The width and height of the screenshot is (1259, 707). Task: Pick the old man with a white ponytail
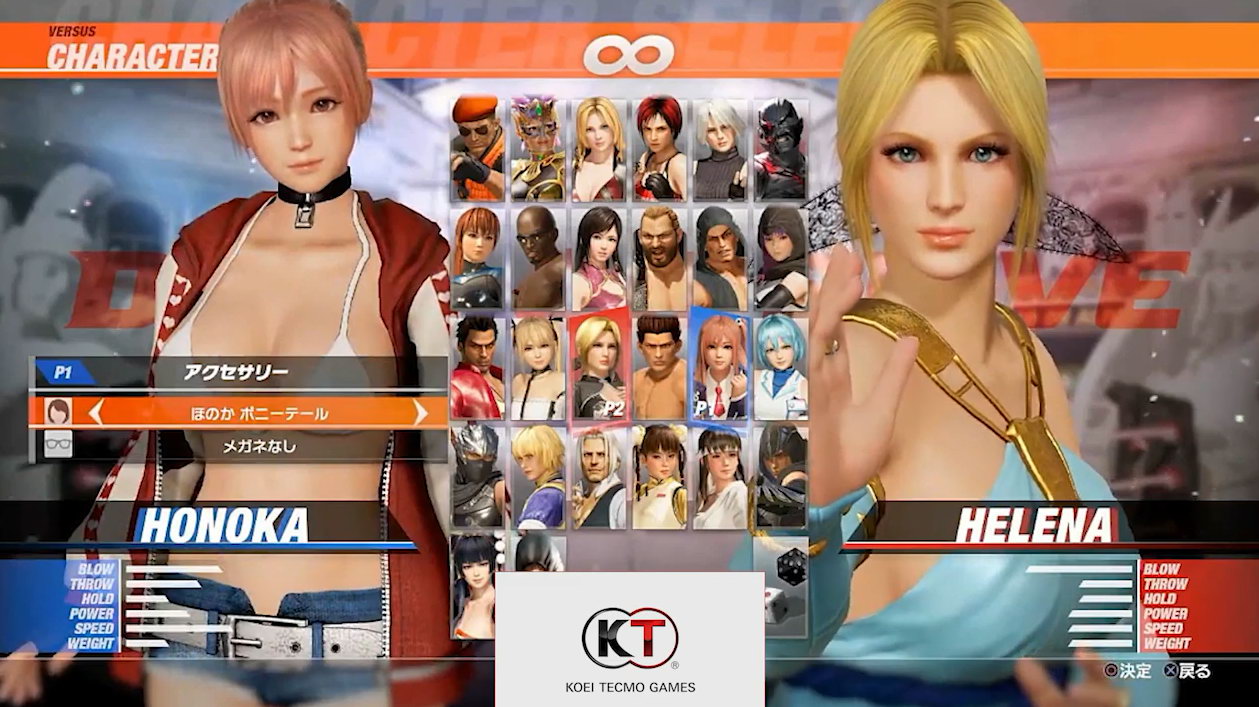tap(599, 475)
